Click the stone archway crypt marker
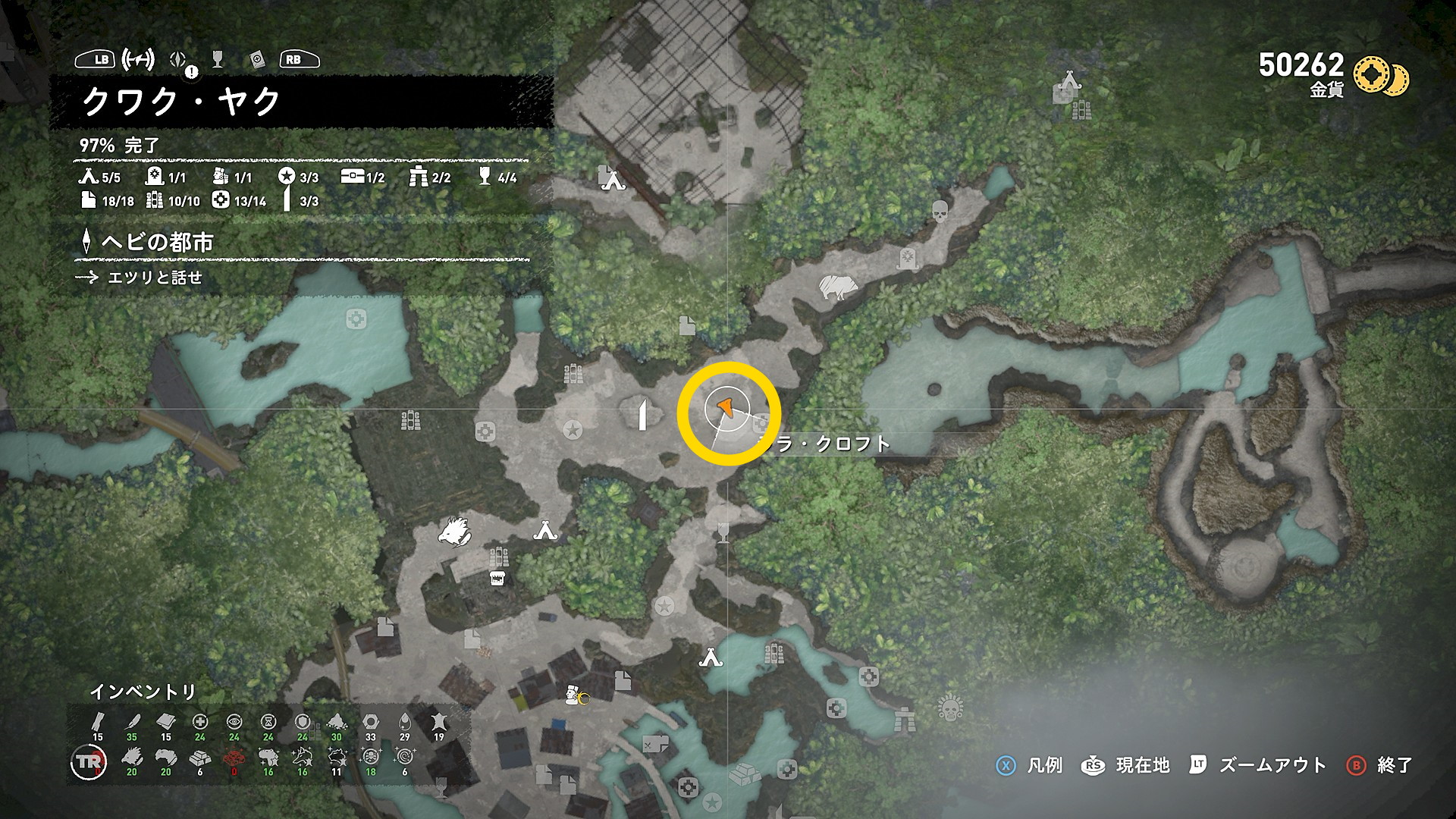Screen dimensions: 1456x819 click(x=904, y=718)
